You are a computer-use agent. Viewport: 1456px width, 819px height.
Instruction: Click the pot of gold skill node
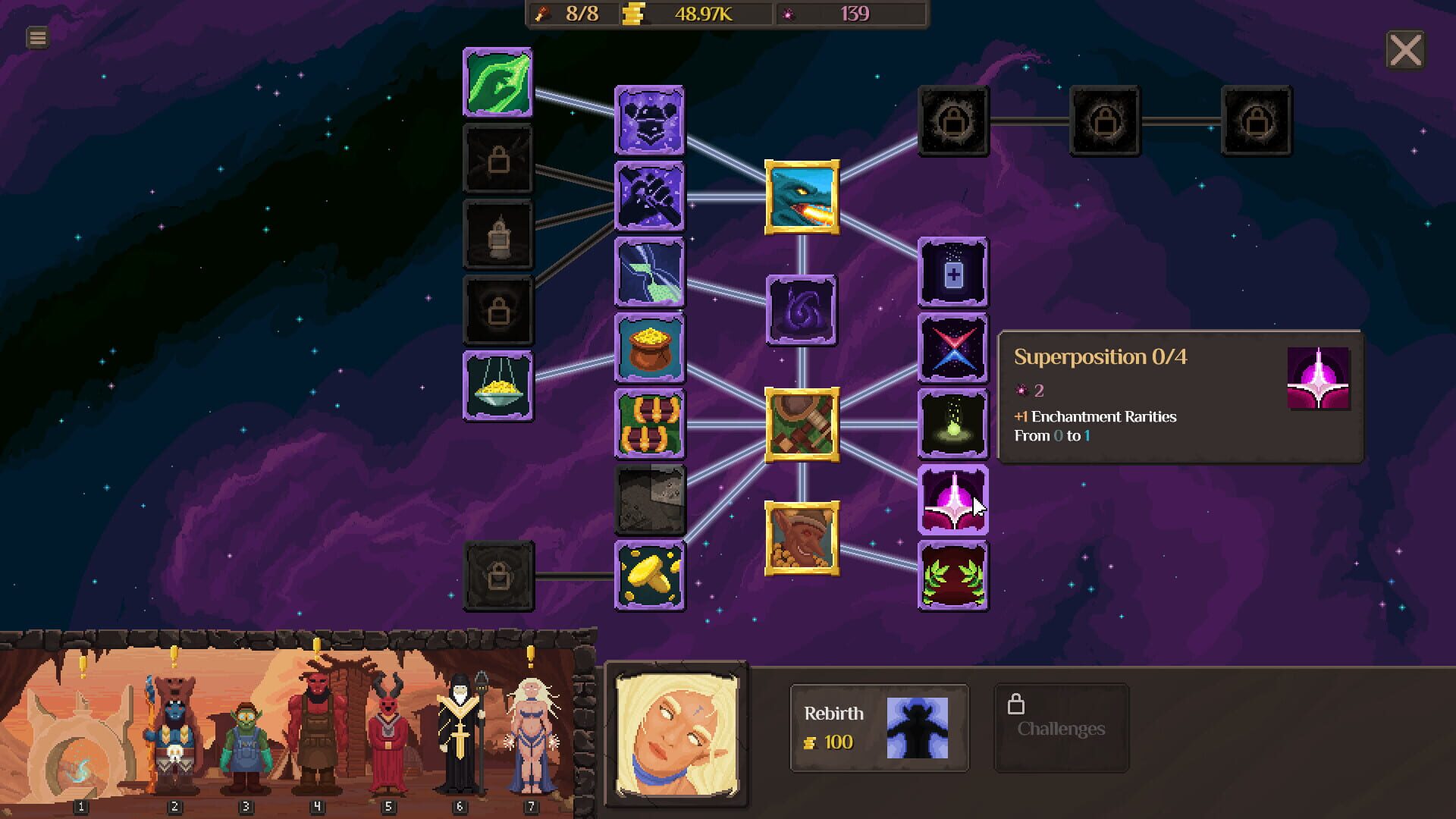[x=651, y=347]
